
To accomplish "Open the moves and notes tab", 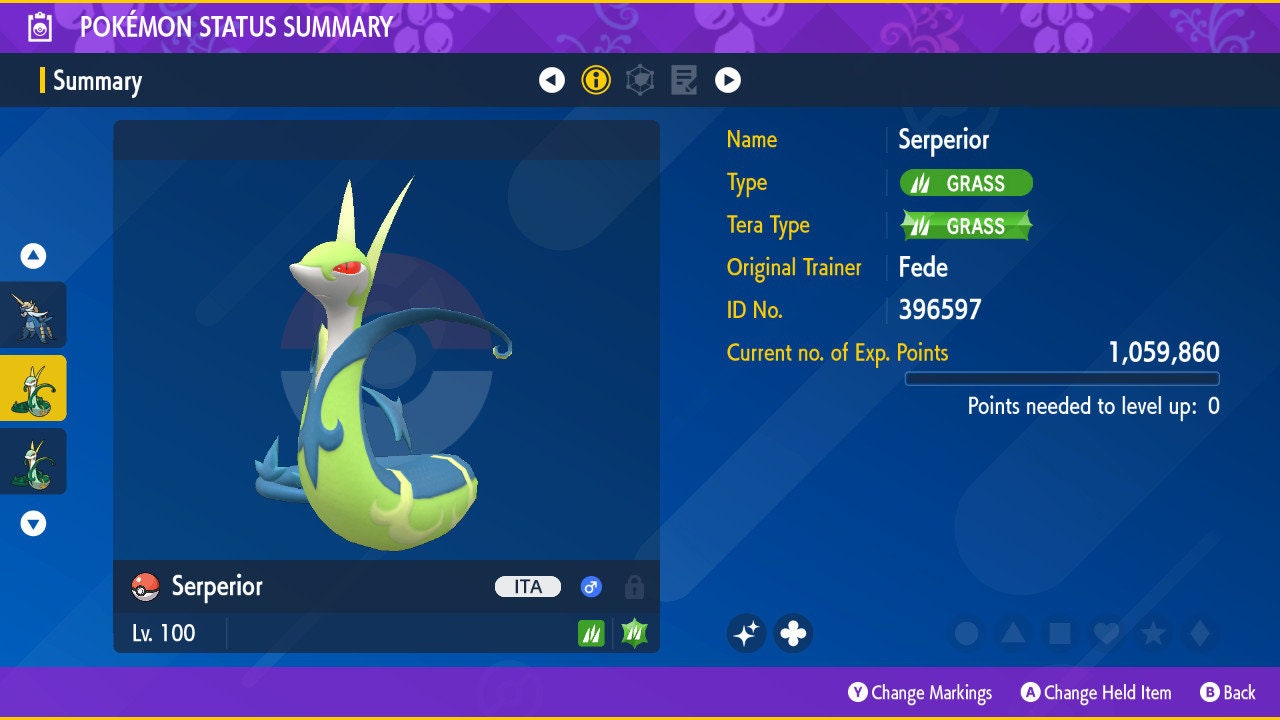I will click(x=684, y=80).
